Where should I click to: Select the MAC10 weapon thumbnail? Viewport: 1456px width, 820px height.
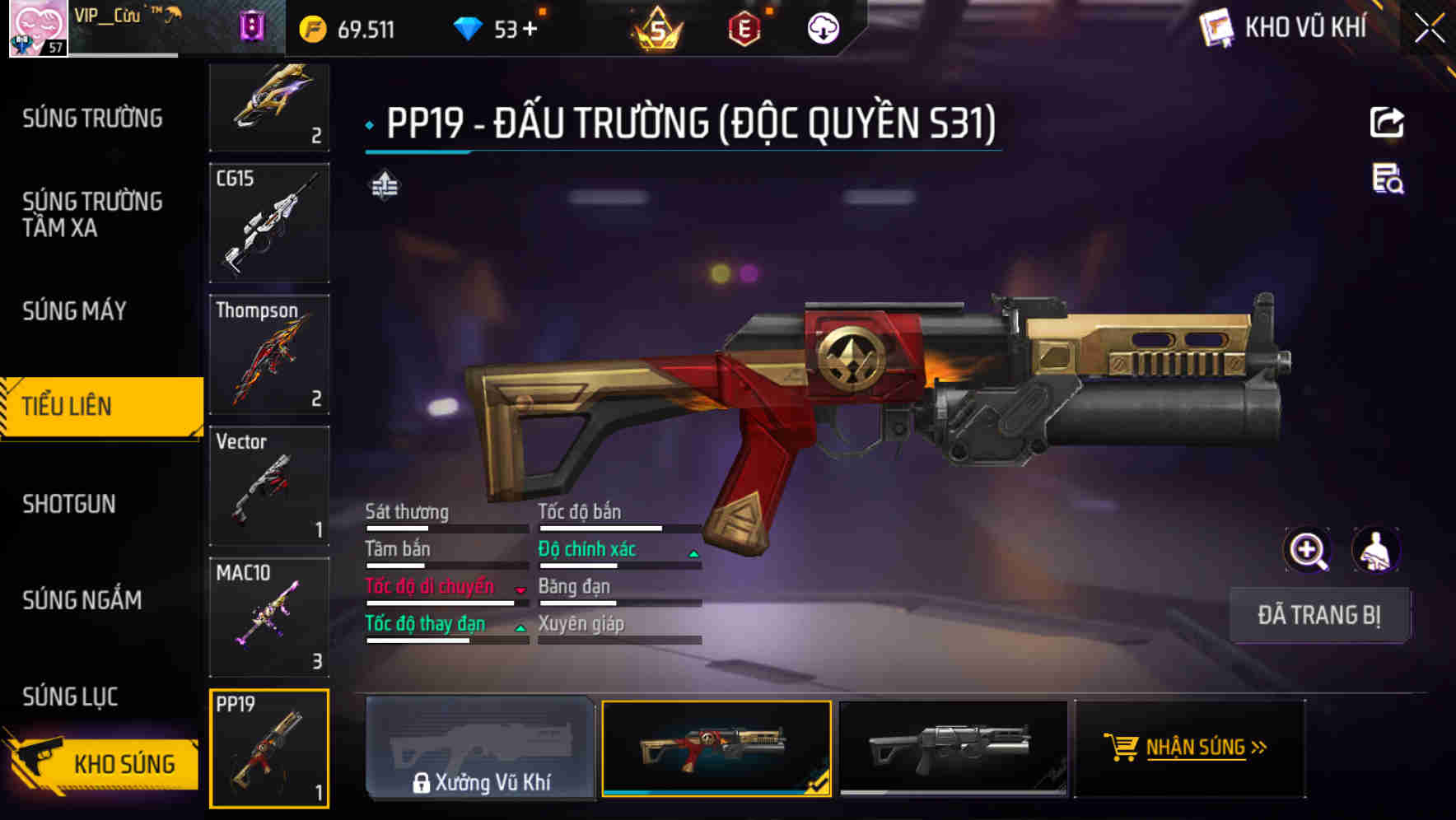pyautogui.click(x=269, y=617)
